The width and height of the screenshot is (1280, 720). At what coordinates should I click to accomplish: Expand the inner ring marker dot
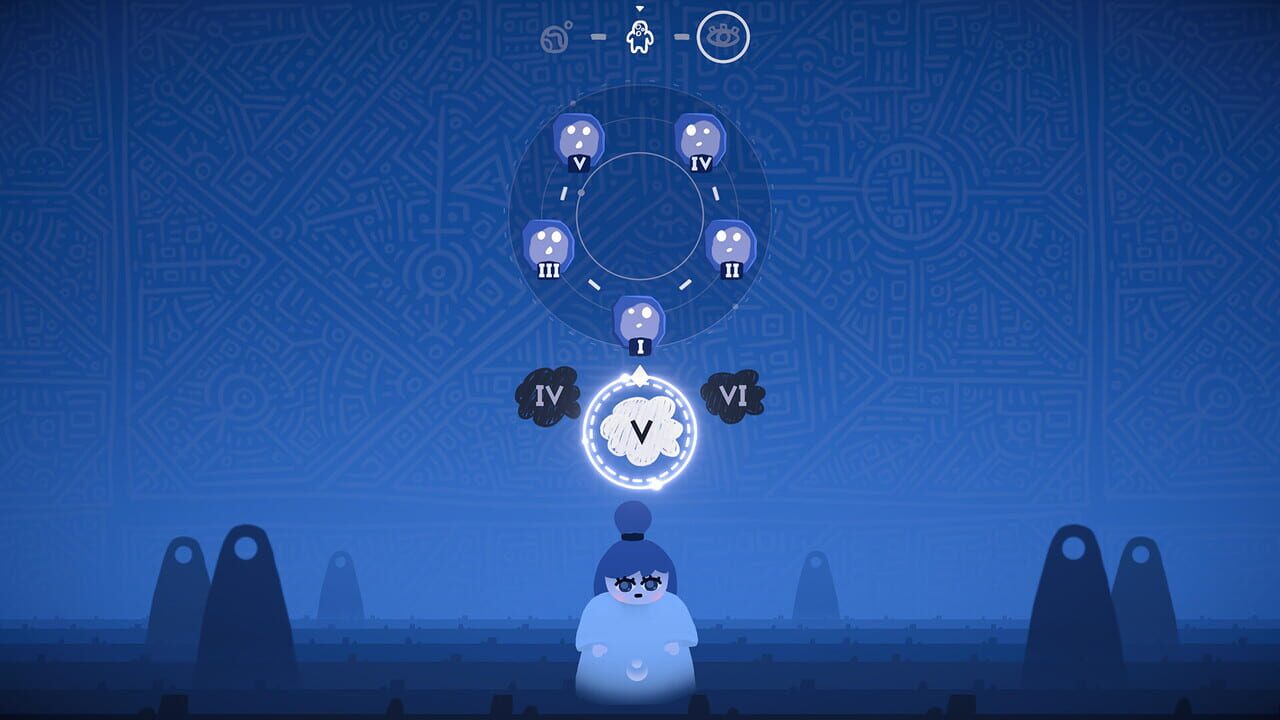pyautogui.click(x=579, y=194)
